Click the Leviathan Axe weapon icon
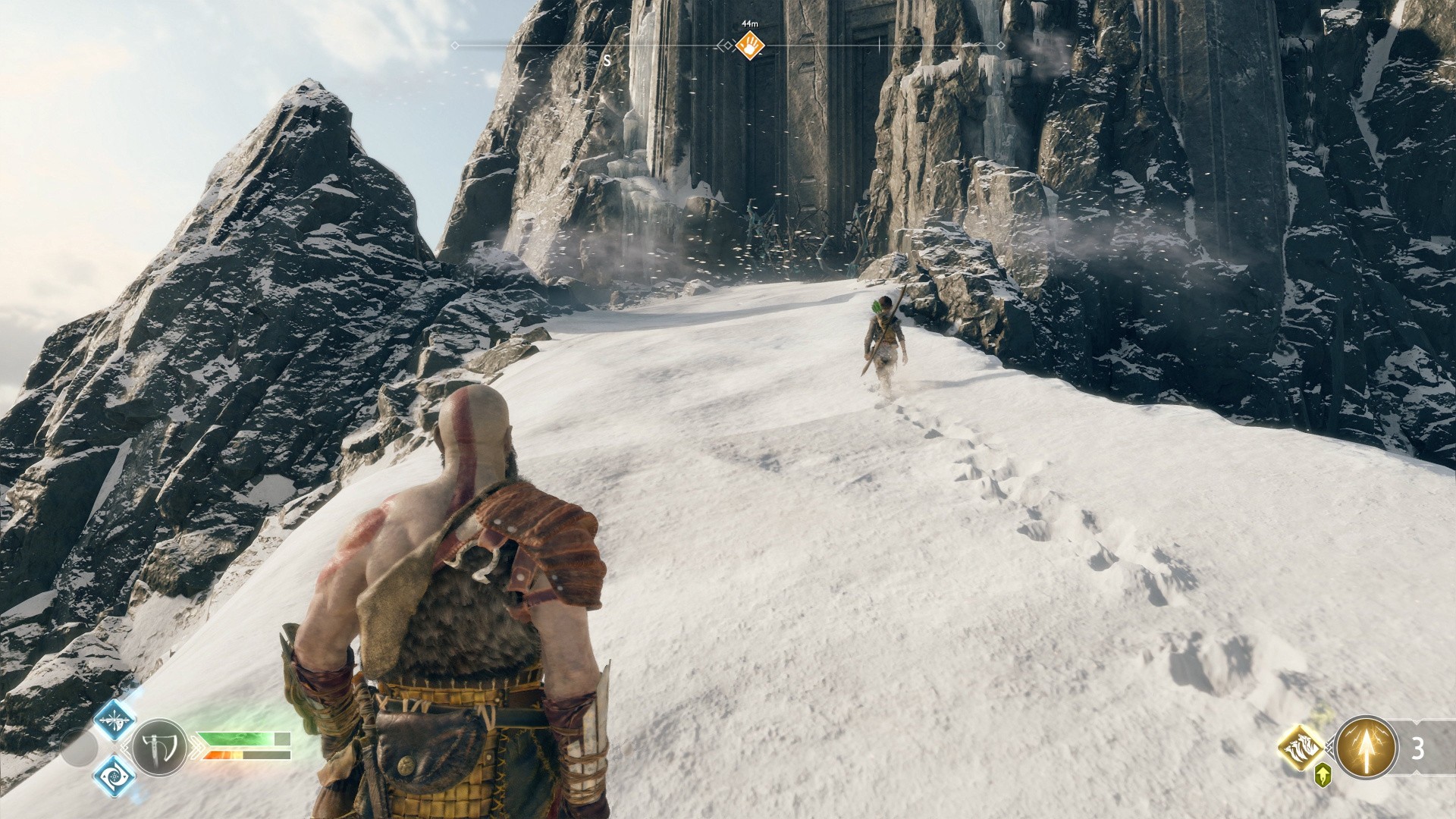Screen dimensions: 1456x819 click(160, 747)
